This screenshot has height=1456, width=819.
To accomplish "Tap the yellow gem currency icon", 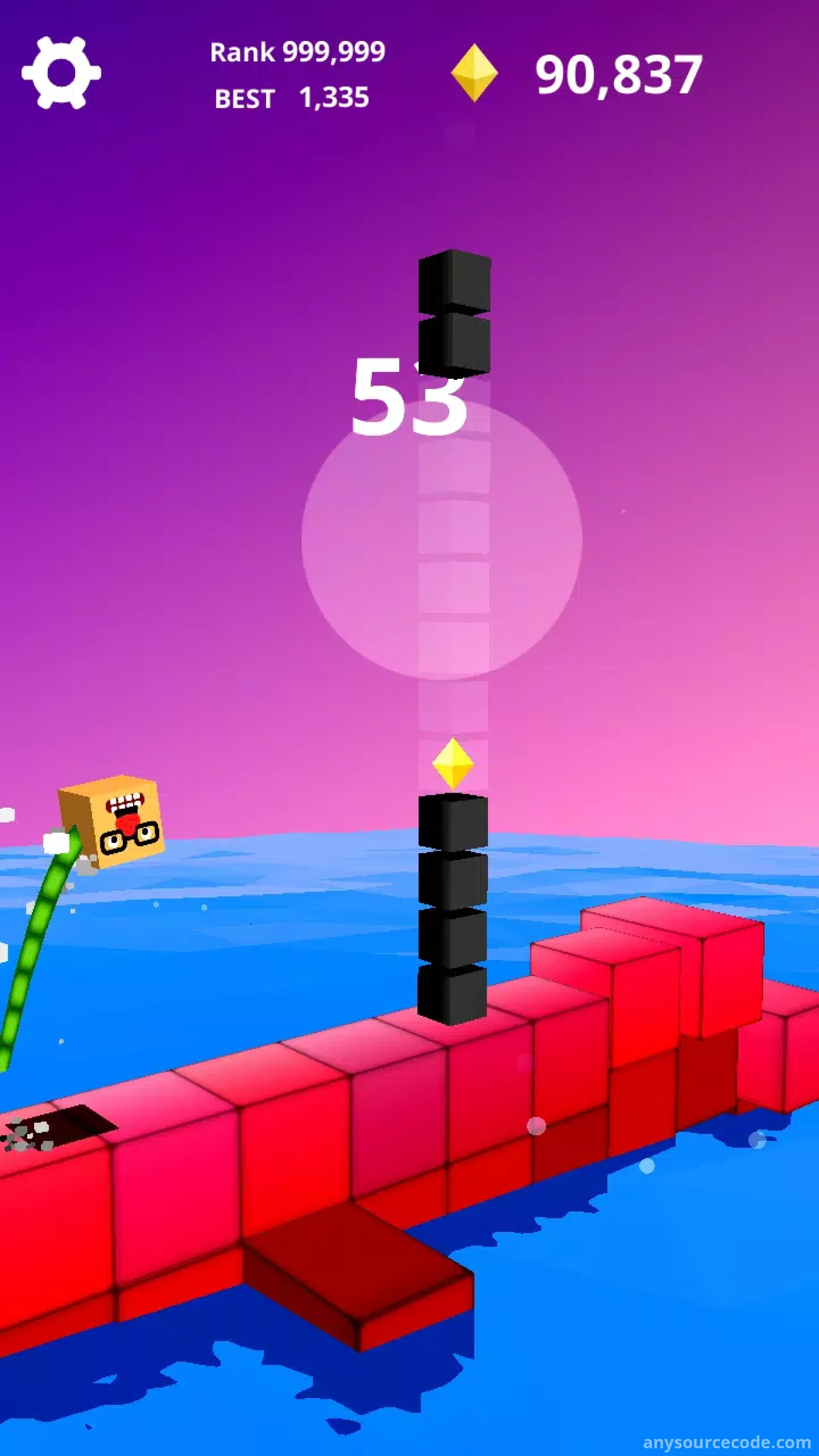I will pyautogui.click(x=473, y=73).
